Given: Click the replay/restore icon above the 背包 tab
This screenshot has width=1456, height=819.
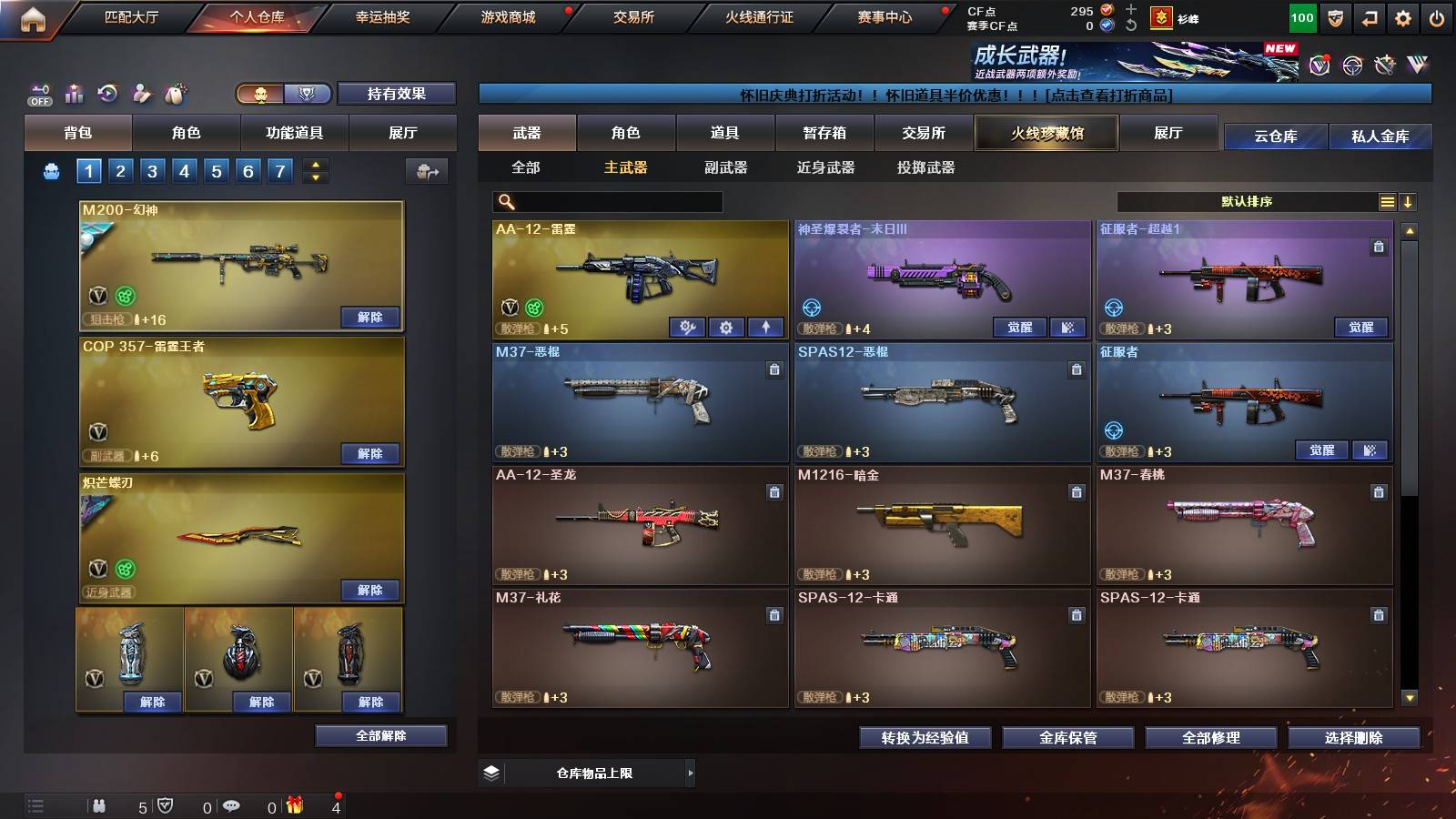Looking at the screenshot, I should (x=107, y=93).
